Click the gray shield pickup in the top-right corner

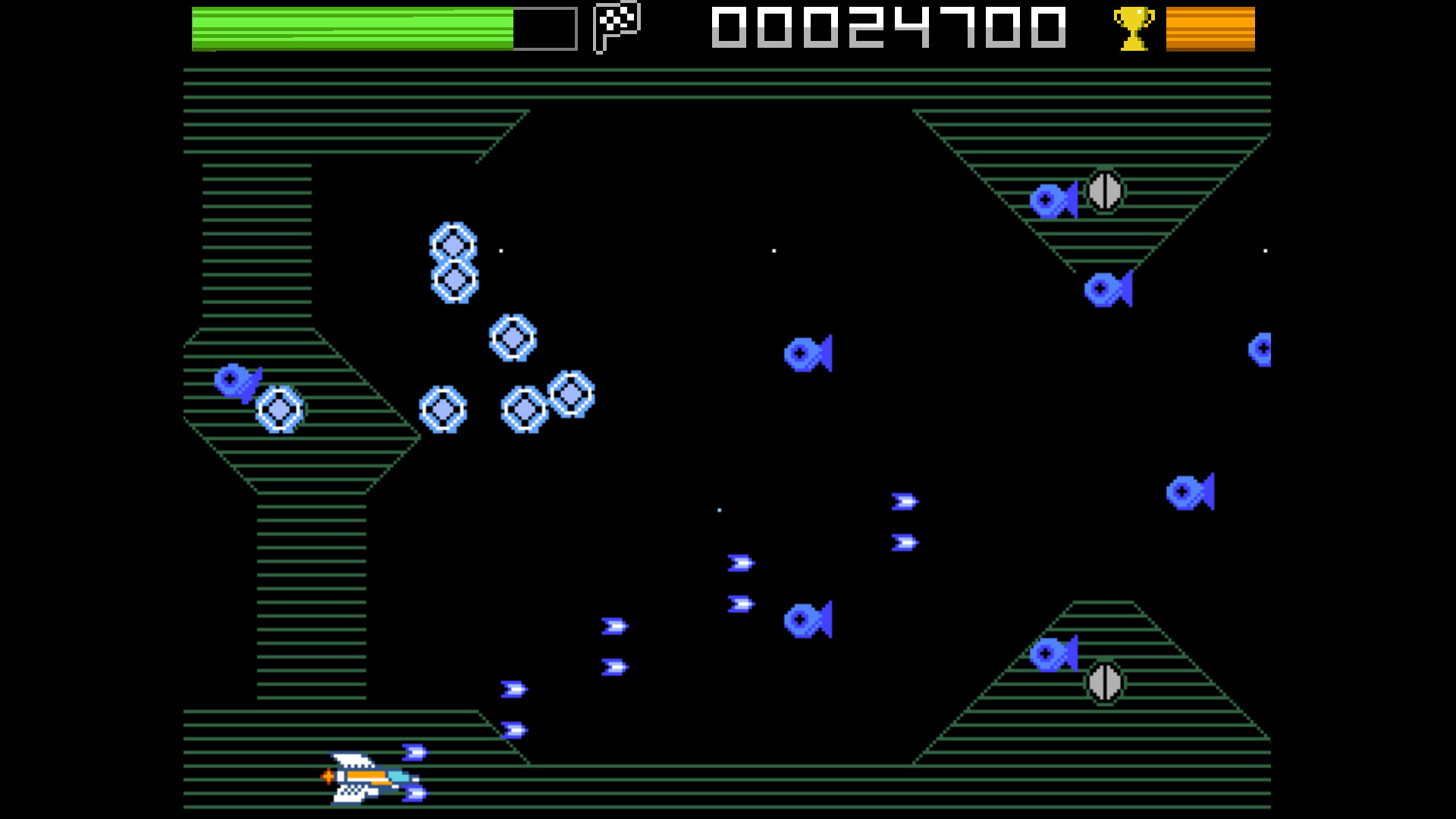[1104, 191]
